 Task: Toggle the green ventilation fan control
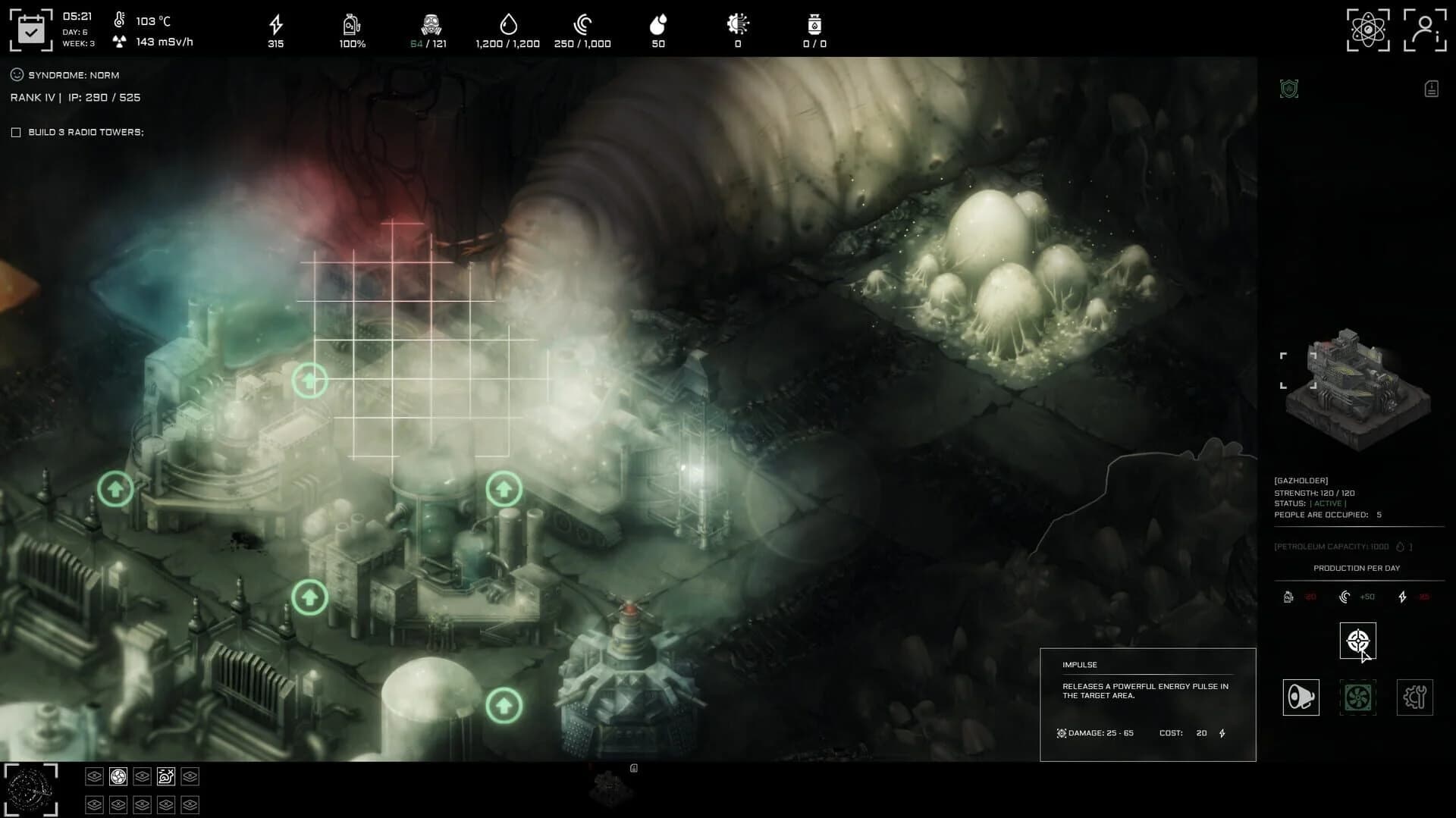pyautogui.click(x=1358, y=697)
